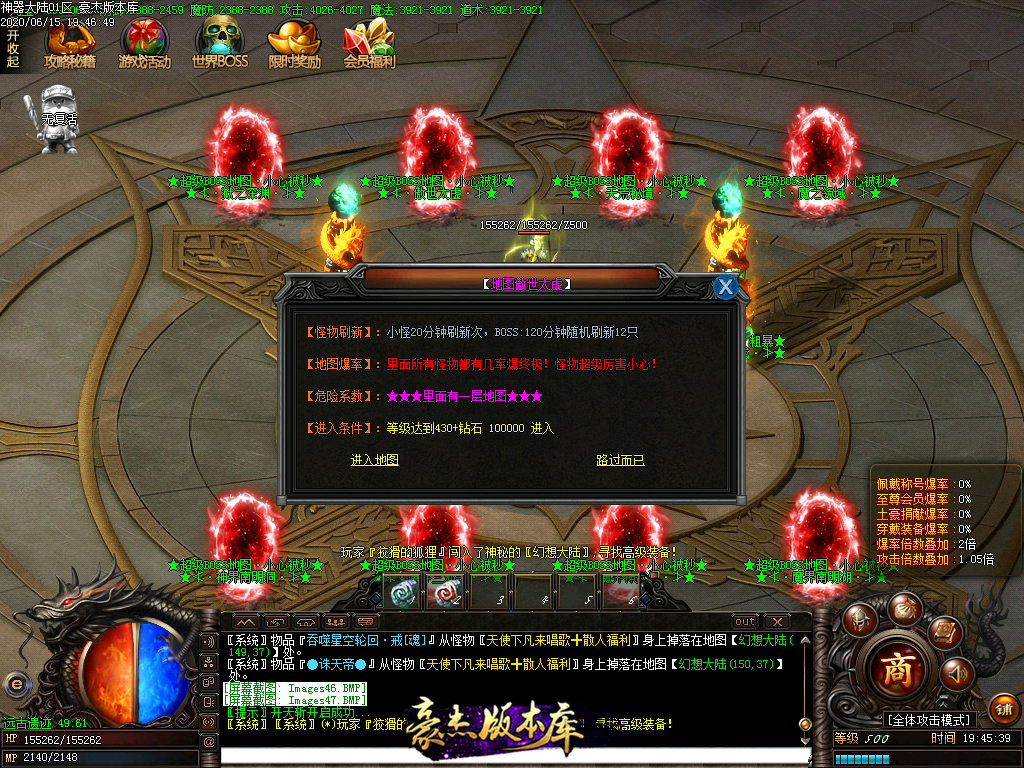Open the helmet character equipment icon

[x=858, y=620]
